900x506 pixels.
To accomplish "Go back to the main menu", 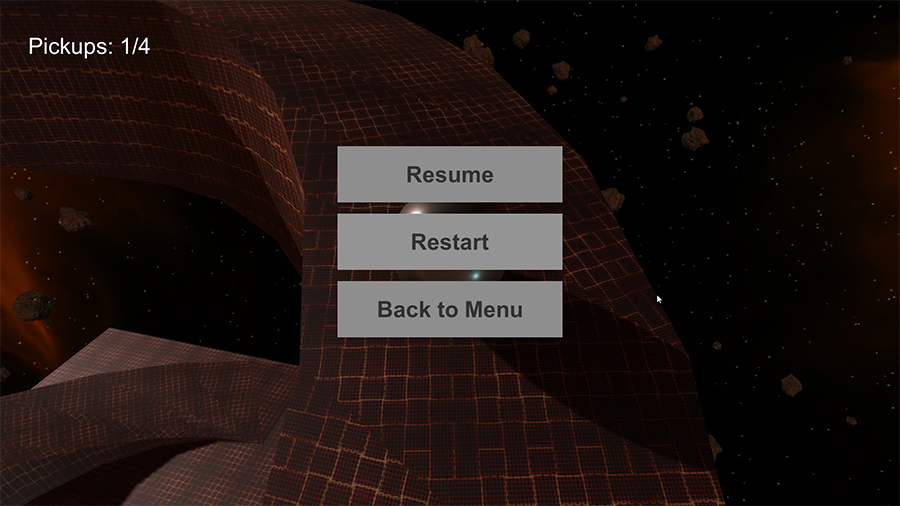I will tap(449, 309).
